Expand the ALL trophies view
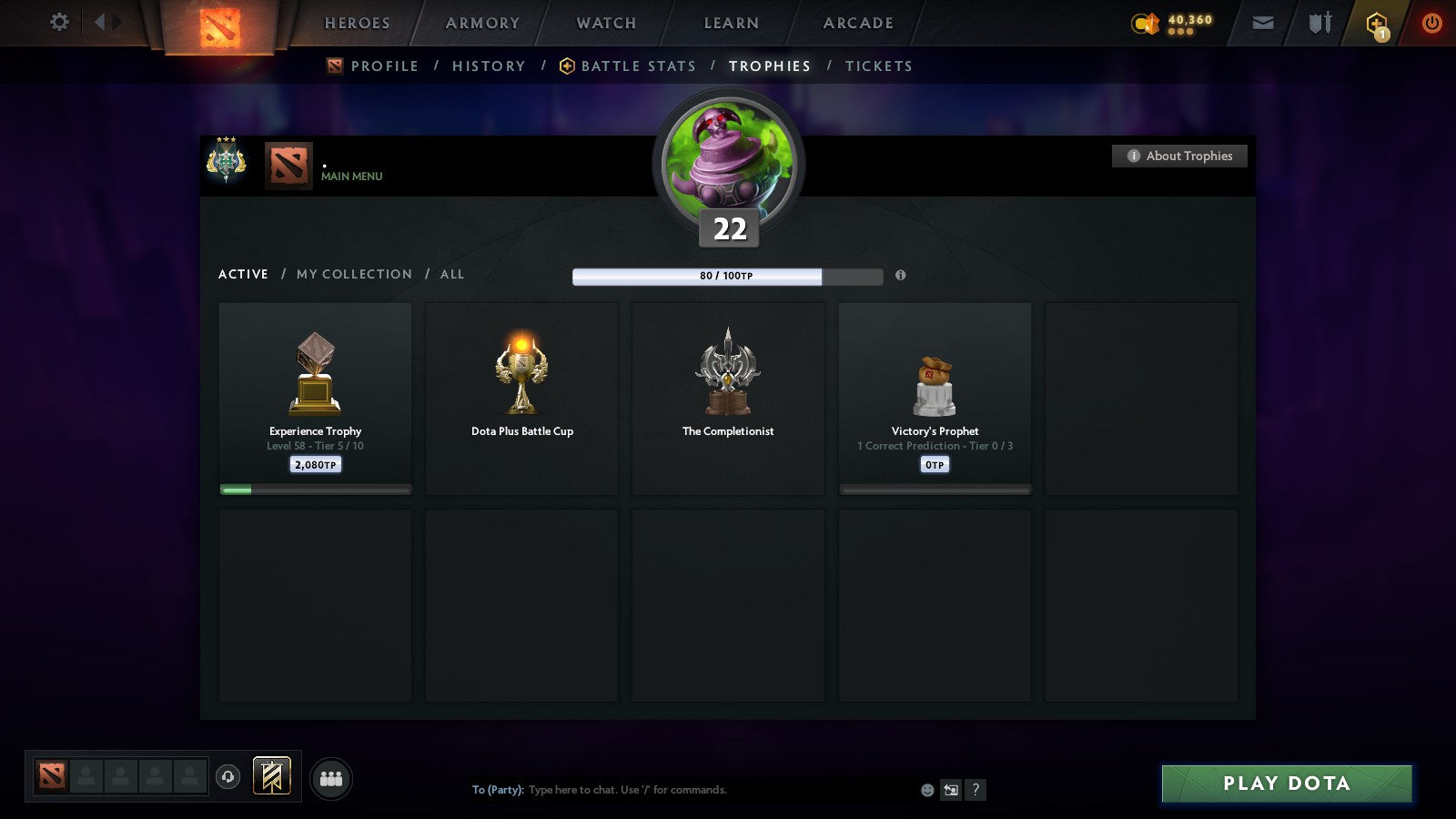 pos(451,274)
